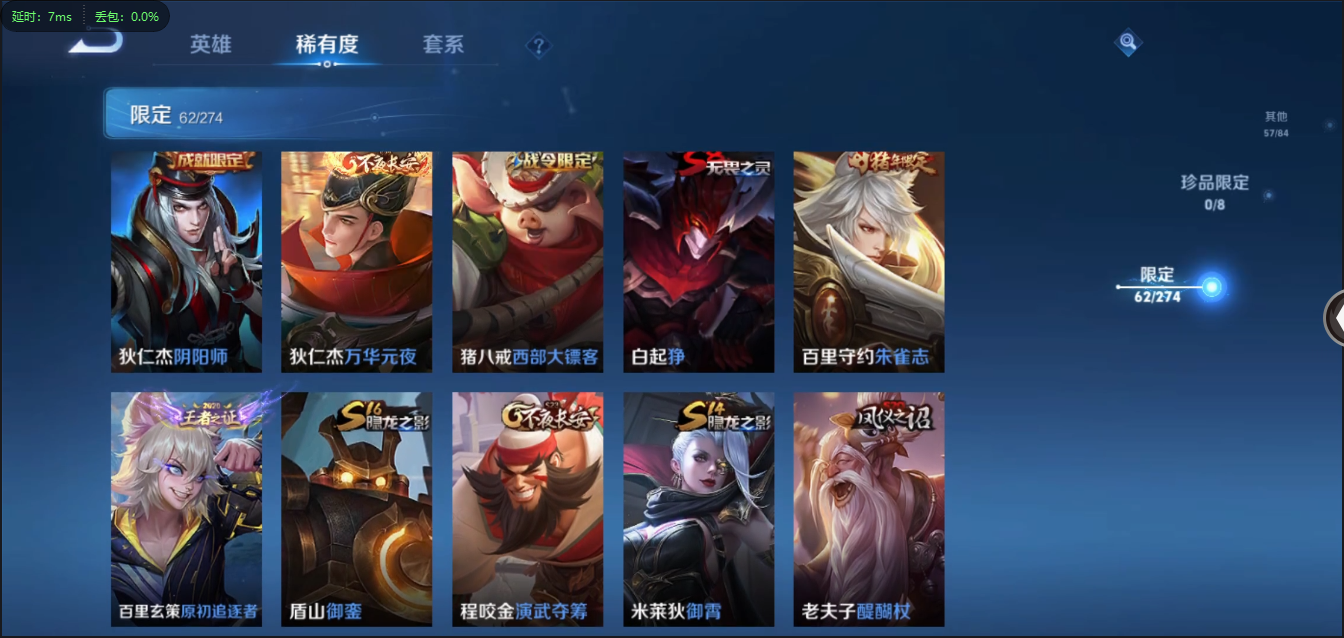Expand the side panel arrow at right edge
Image resolution: width=1344 pixels, height=638 pixels.
pyautogui.click(x=1334, y=318)
